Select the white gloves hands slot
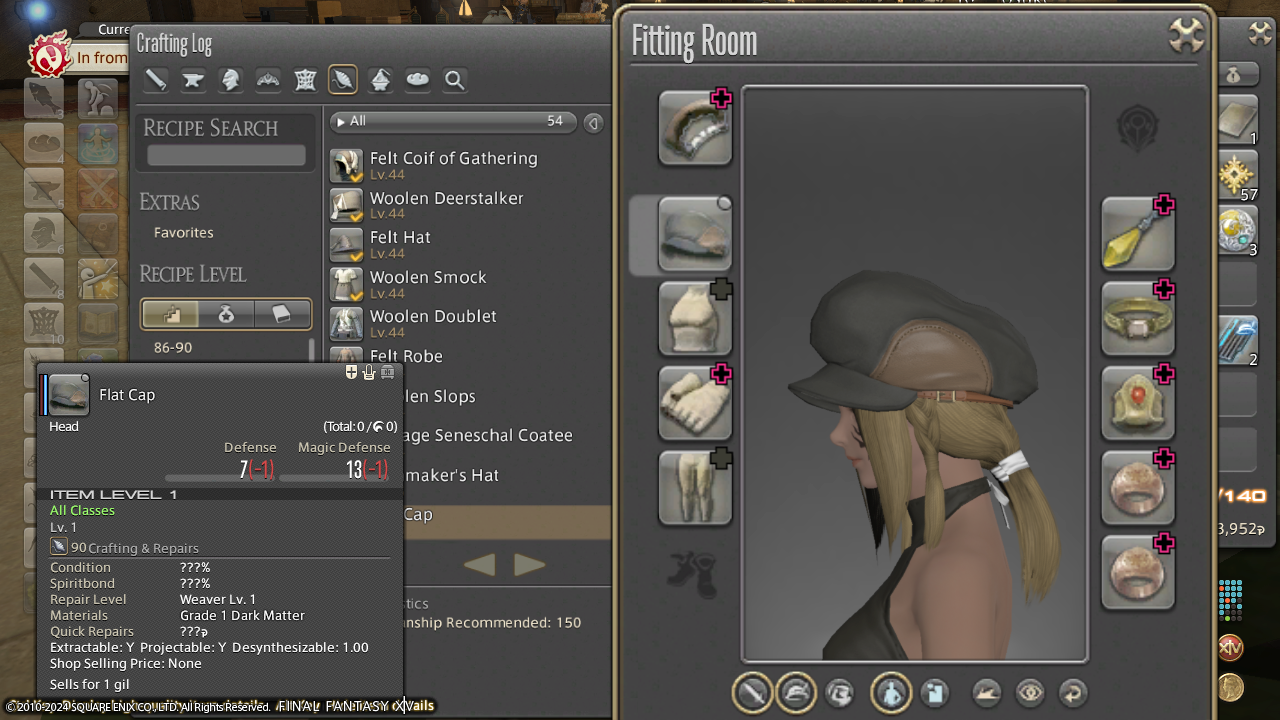 (x=695, y=403)
